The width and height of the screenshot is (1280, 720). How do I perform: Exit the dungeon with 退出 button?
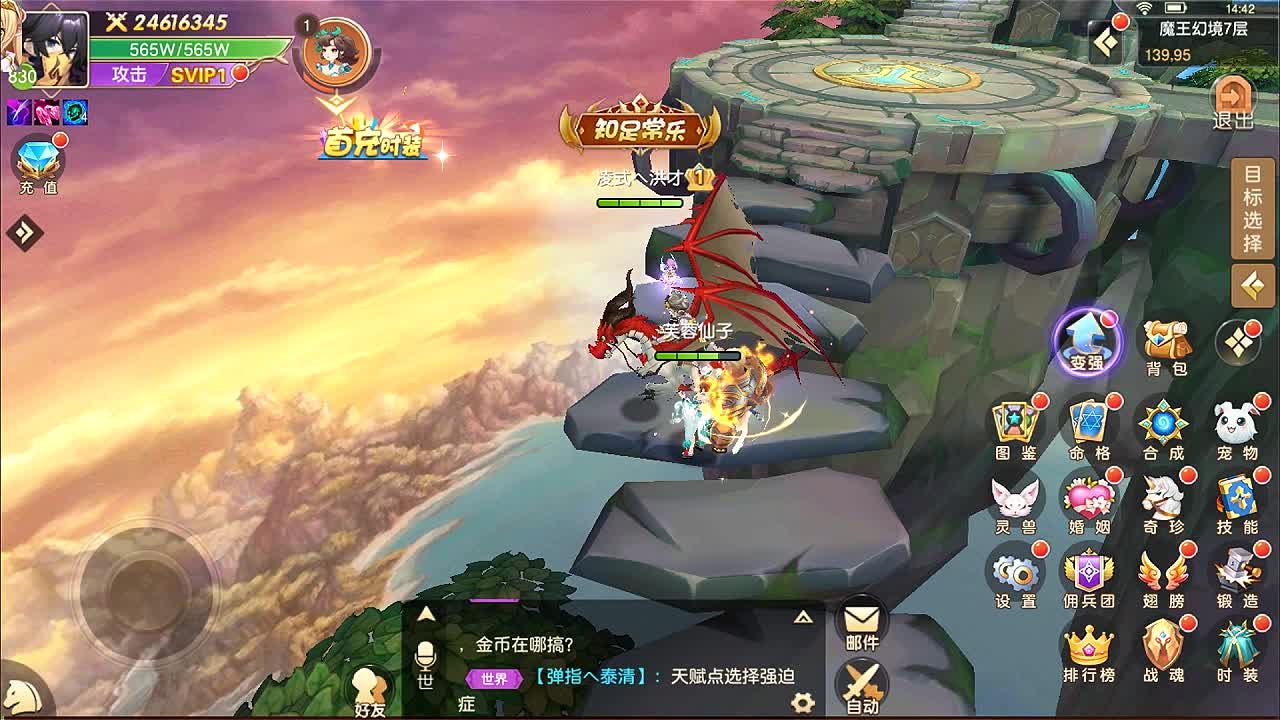(x=1232, y=103)
